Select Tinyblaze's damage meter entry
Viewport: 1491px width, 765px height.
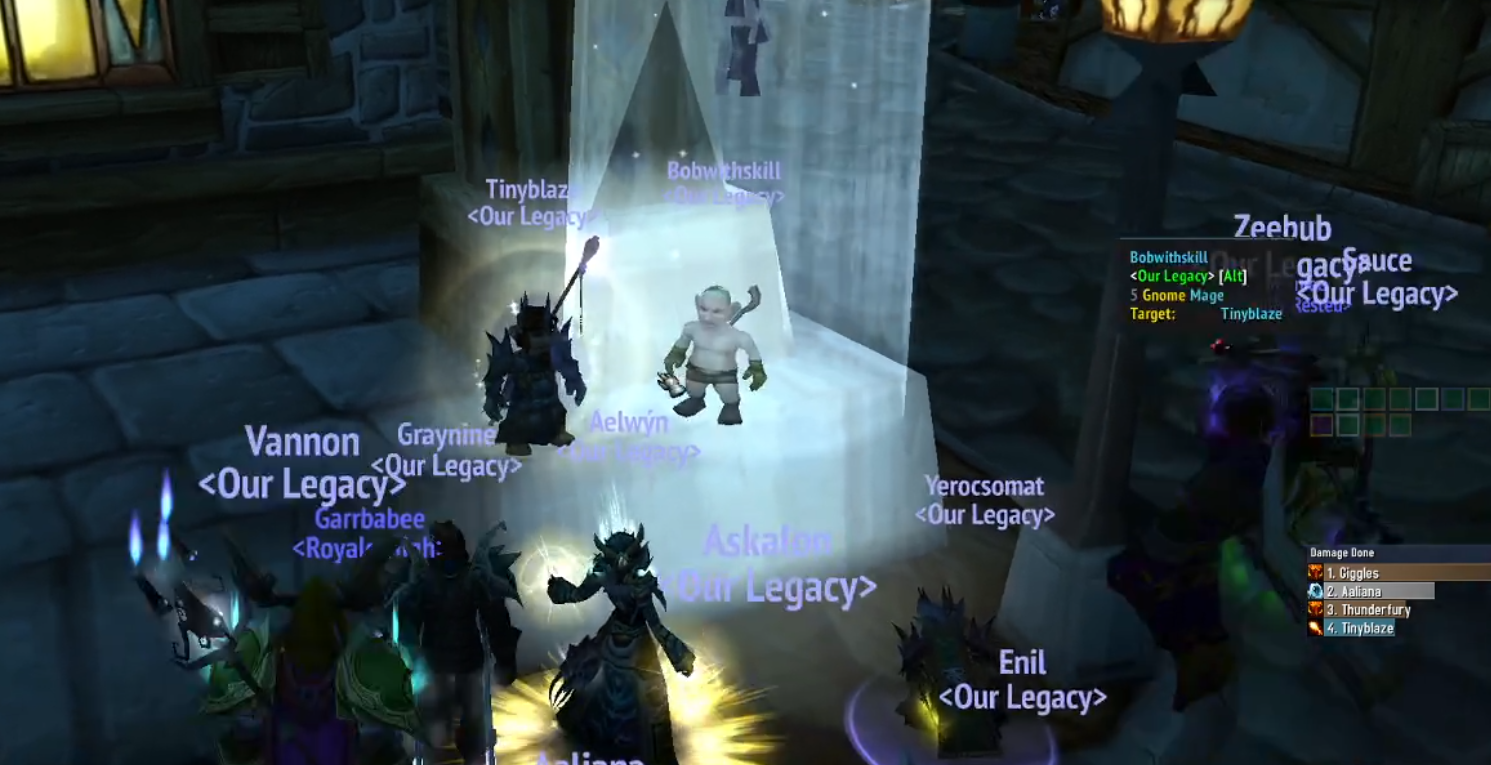[1360, 628]
